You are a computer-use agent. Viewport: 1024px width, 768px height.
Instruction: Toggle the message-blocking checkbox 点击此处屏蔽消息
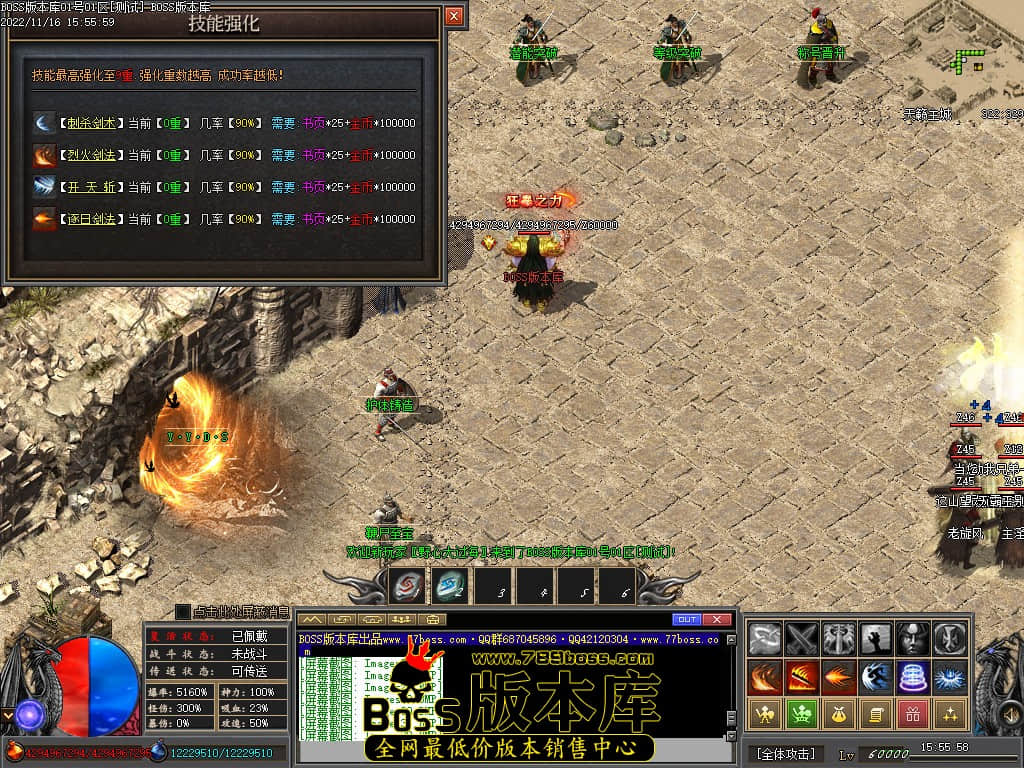pos(183,611)
